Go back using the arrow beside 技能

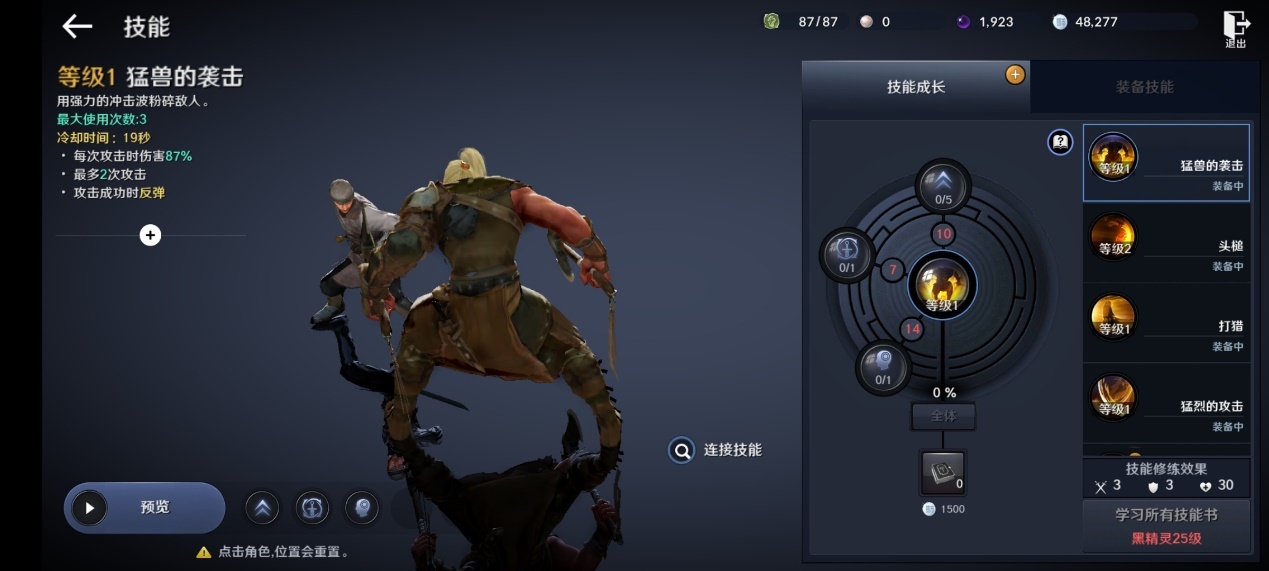pyautogui.click(x=77, y=27)
